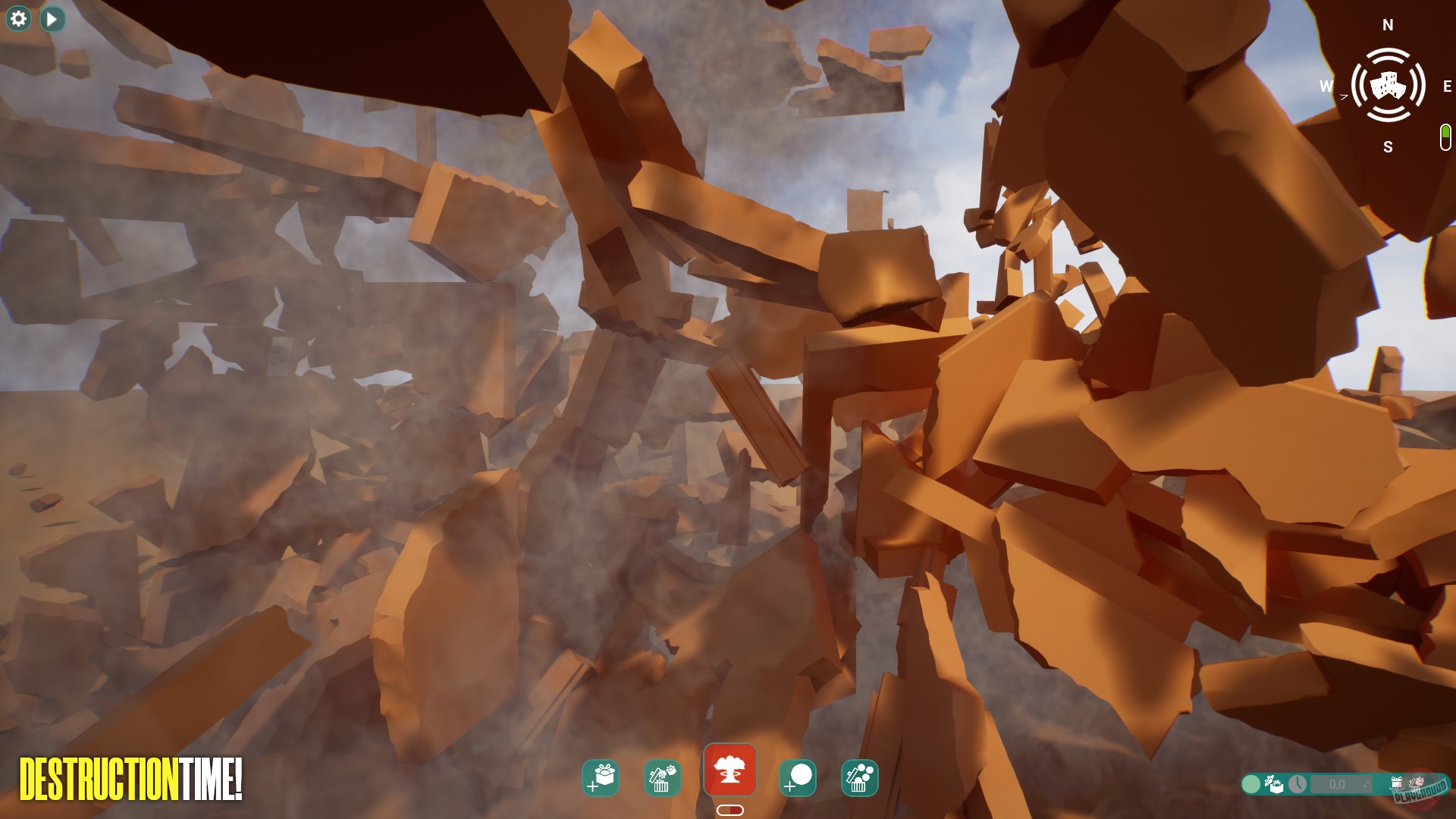Image resolution: width=1456 pixels, height=819 pixels.
Task: Click the spawn objects icon in status bar
Action: pos(1275,785)
